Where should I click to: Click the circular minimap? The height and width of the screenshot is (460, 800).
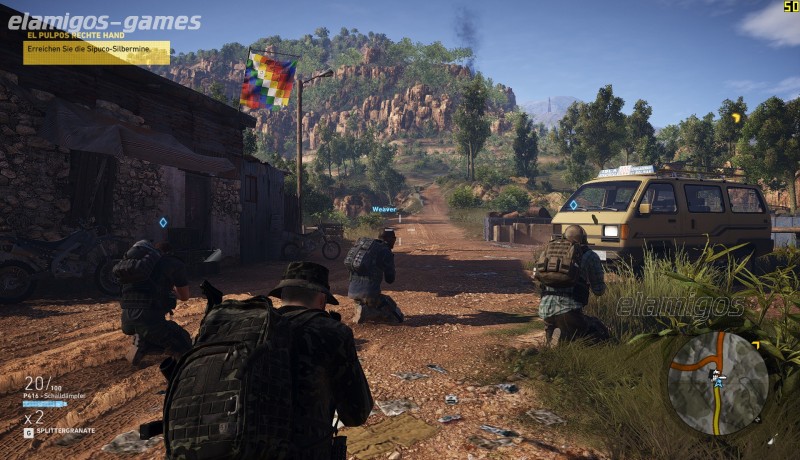pos(717,383)
